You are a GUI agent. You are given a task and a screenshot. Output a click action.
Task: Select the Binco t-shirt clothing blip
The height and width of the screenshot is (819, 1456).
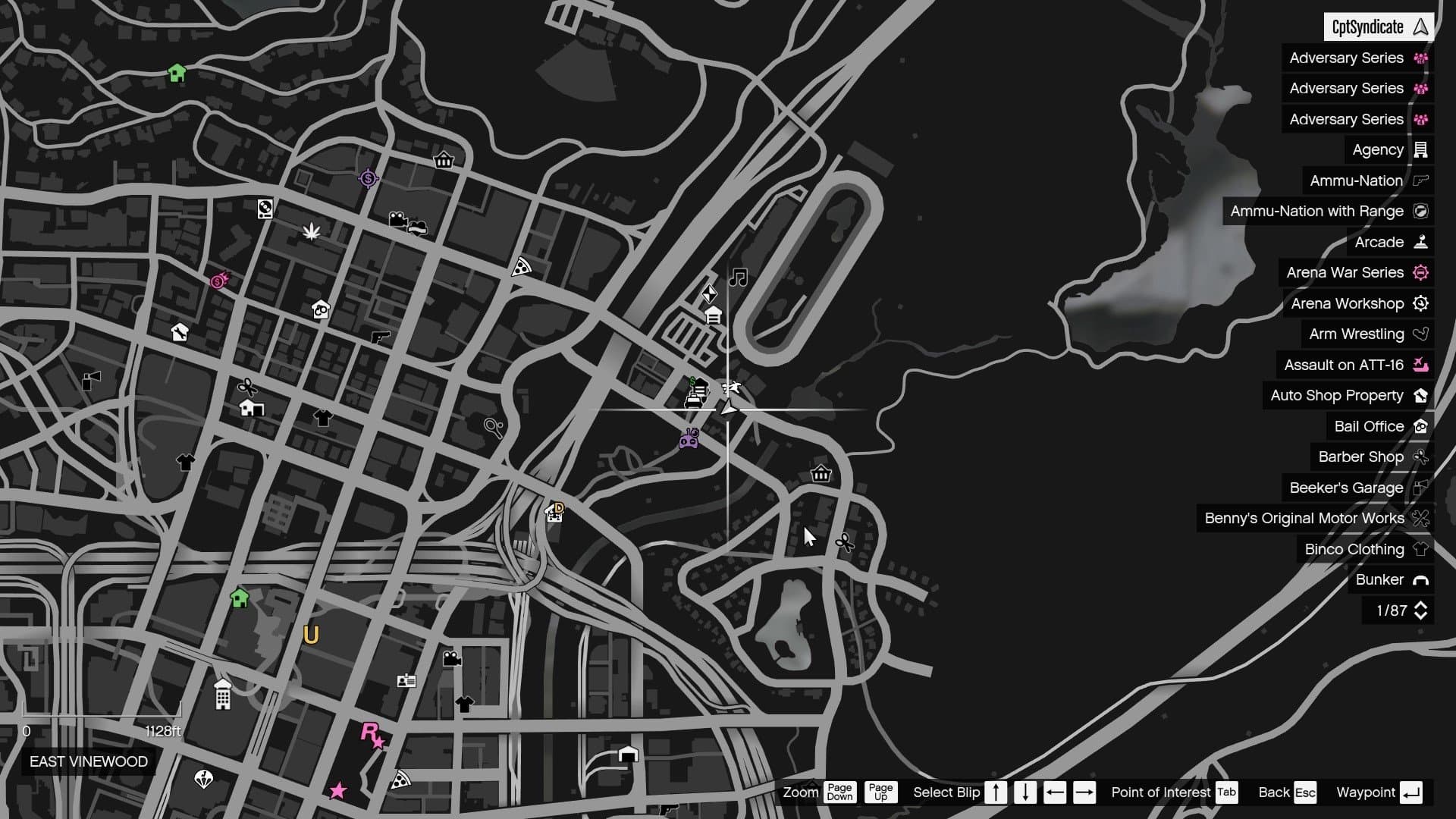coord(322,417)
